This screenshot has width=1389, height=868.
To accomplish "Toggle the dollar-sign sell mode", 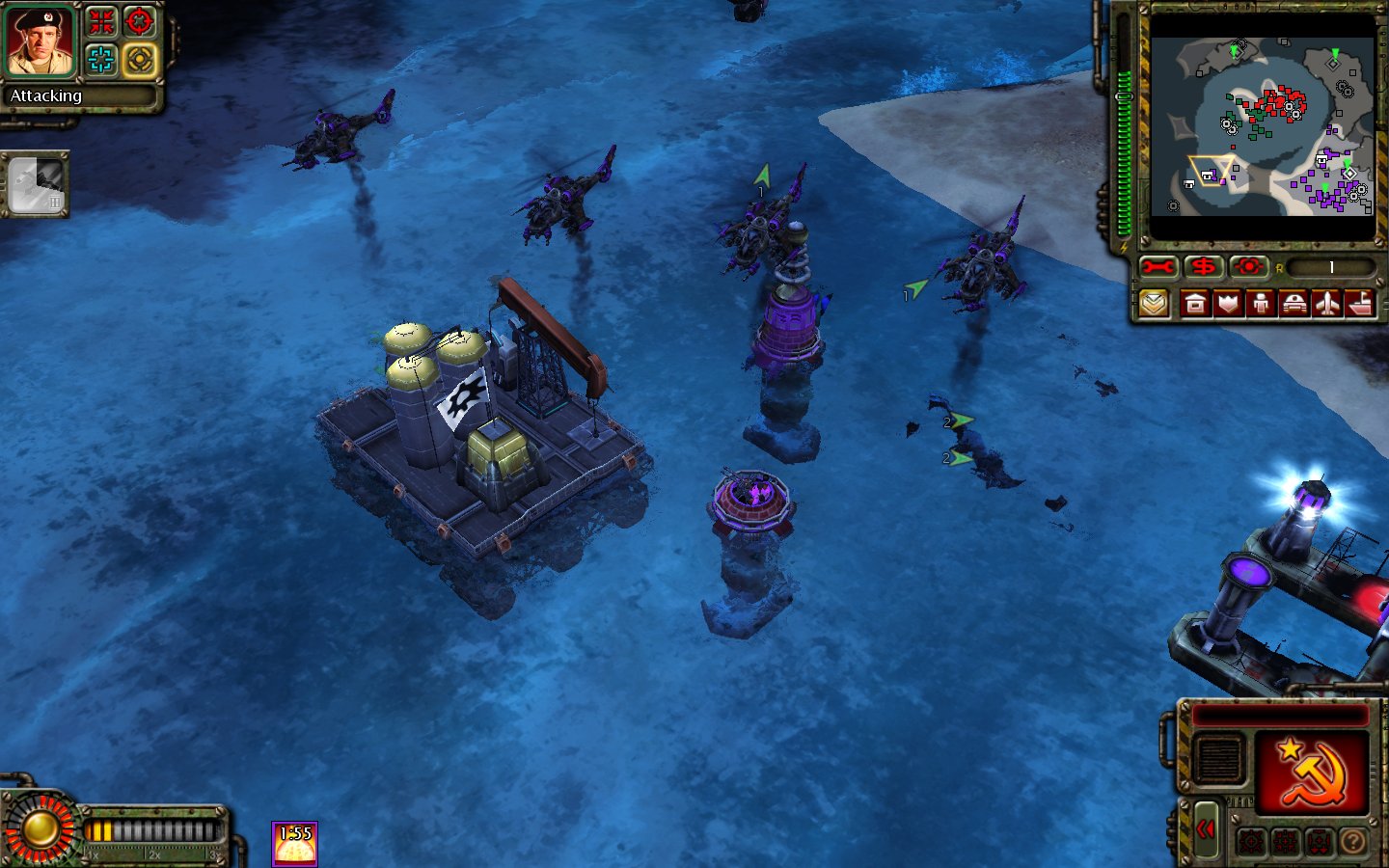I will [1203, 267].
